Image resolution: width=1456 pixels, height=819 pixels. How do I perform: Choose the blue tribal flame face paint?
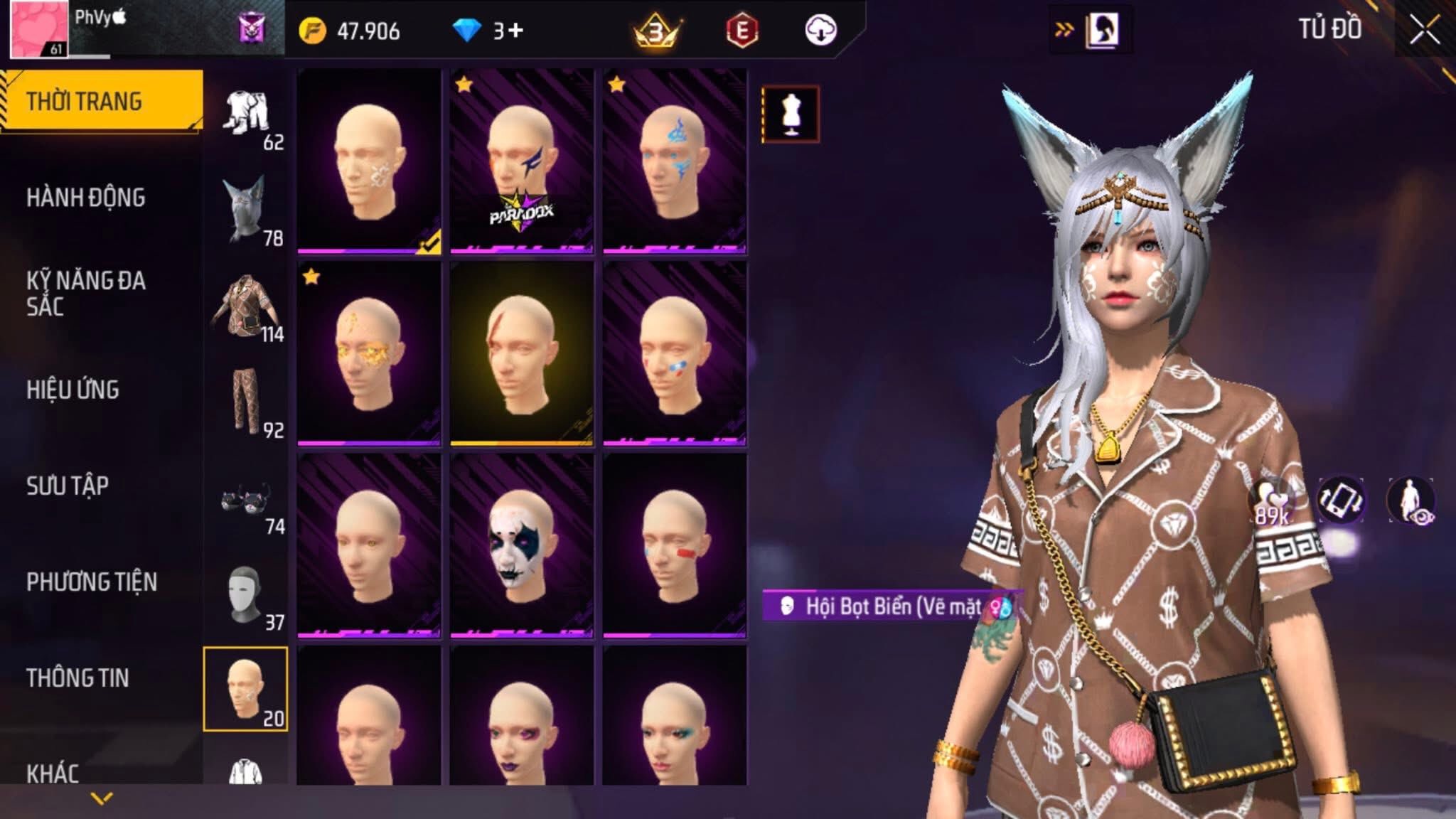tap(674, 161)
